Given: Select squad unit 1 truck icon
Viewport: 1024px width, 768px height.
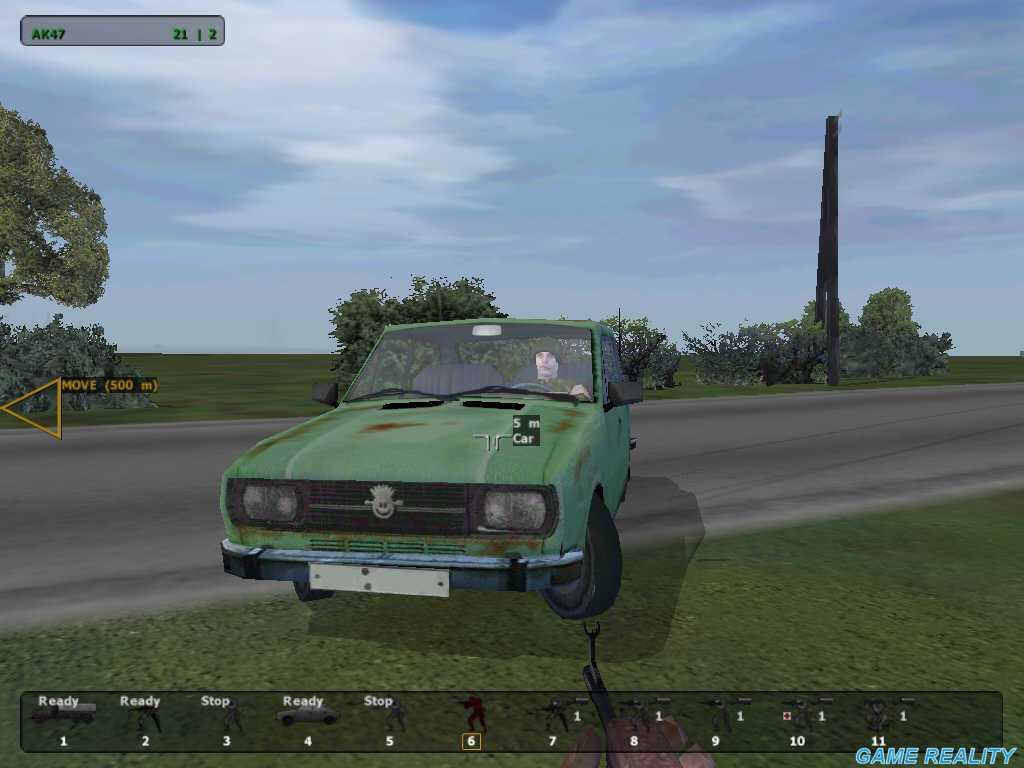Looking at the screenshot, I should [x=63, y=714].
